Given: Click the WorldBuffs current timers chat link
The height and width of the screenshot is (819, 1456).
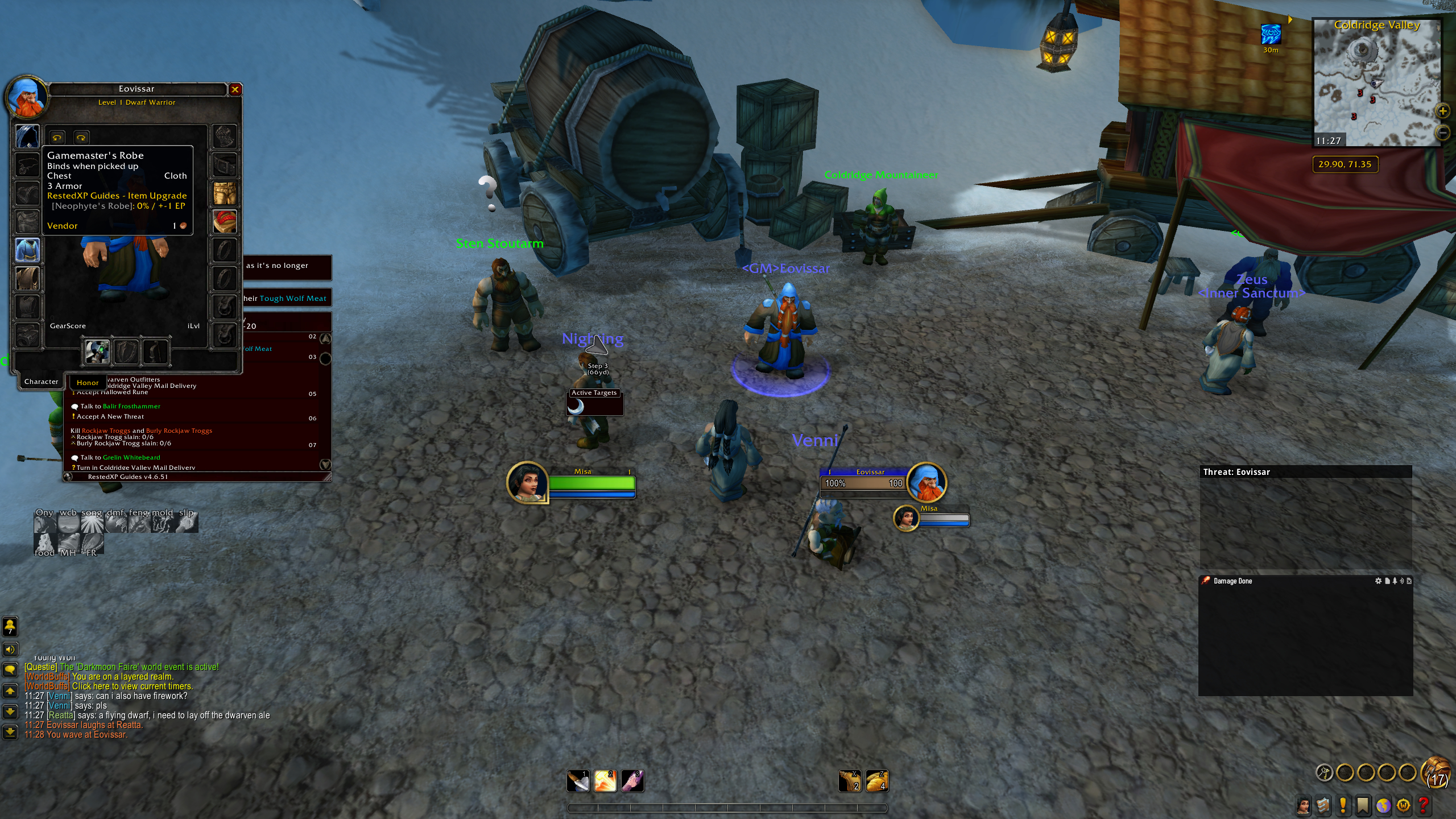Looking at the screenshot, I should point(132,686).
